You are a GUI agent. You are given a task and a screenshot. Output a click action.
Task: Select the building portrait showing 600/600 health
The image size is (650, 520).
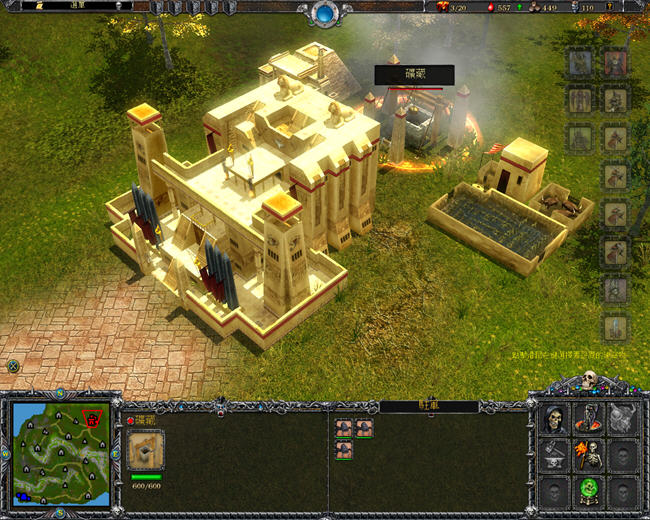pyautogui.click(x=146, y=450)
